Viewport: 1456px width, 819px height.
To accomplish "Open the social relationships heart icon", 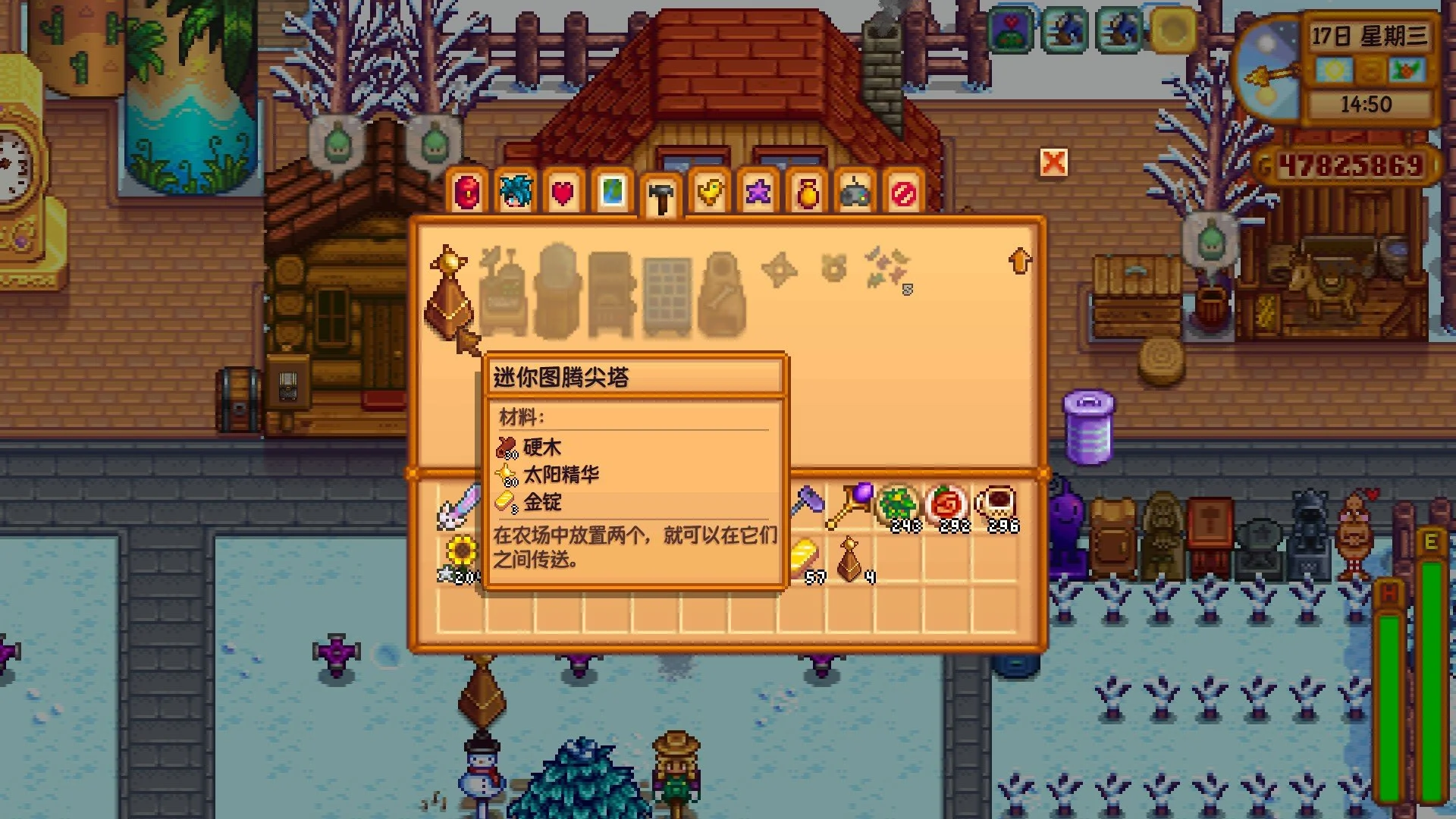I will tap(563, 193).
